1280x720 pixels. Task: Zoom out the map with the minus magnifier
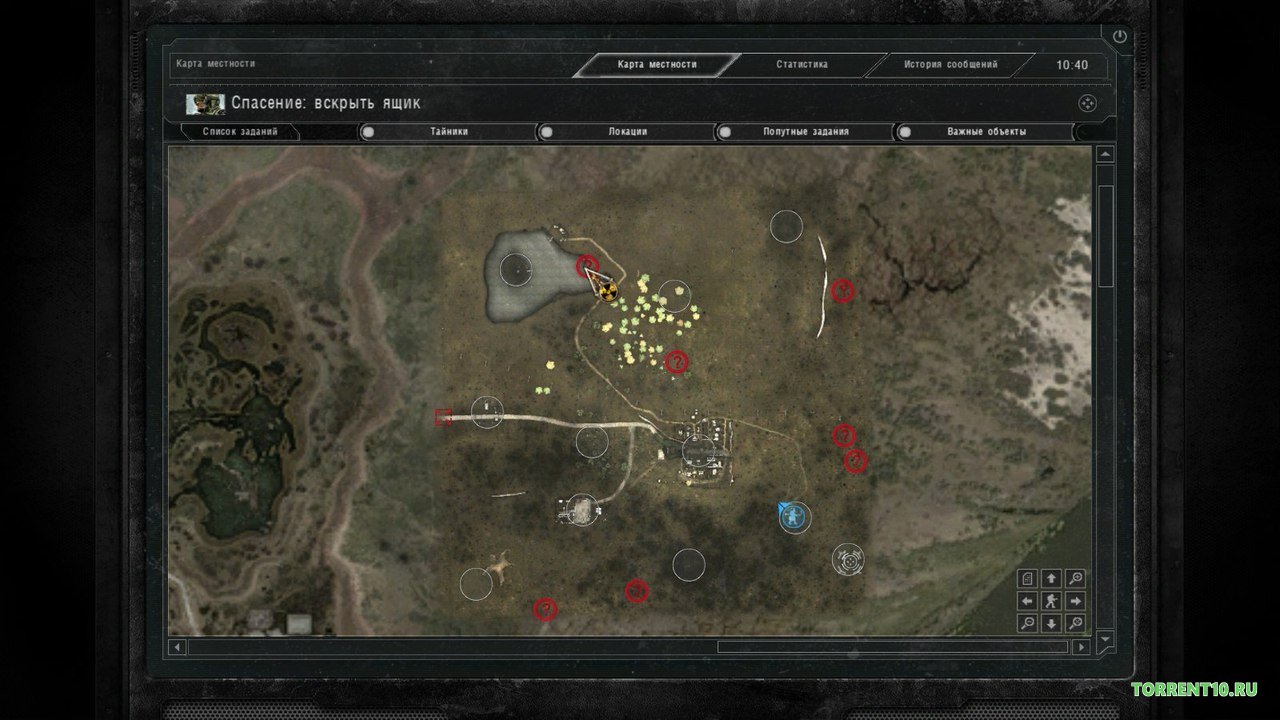[1027, 623]
